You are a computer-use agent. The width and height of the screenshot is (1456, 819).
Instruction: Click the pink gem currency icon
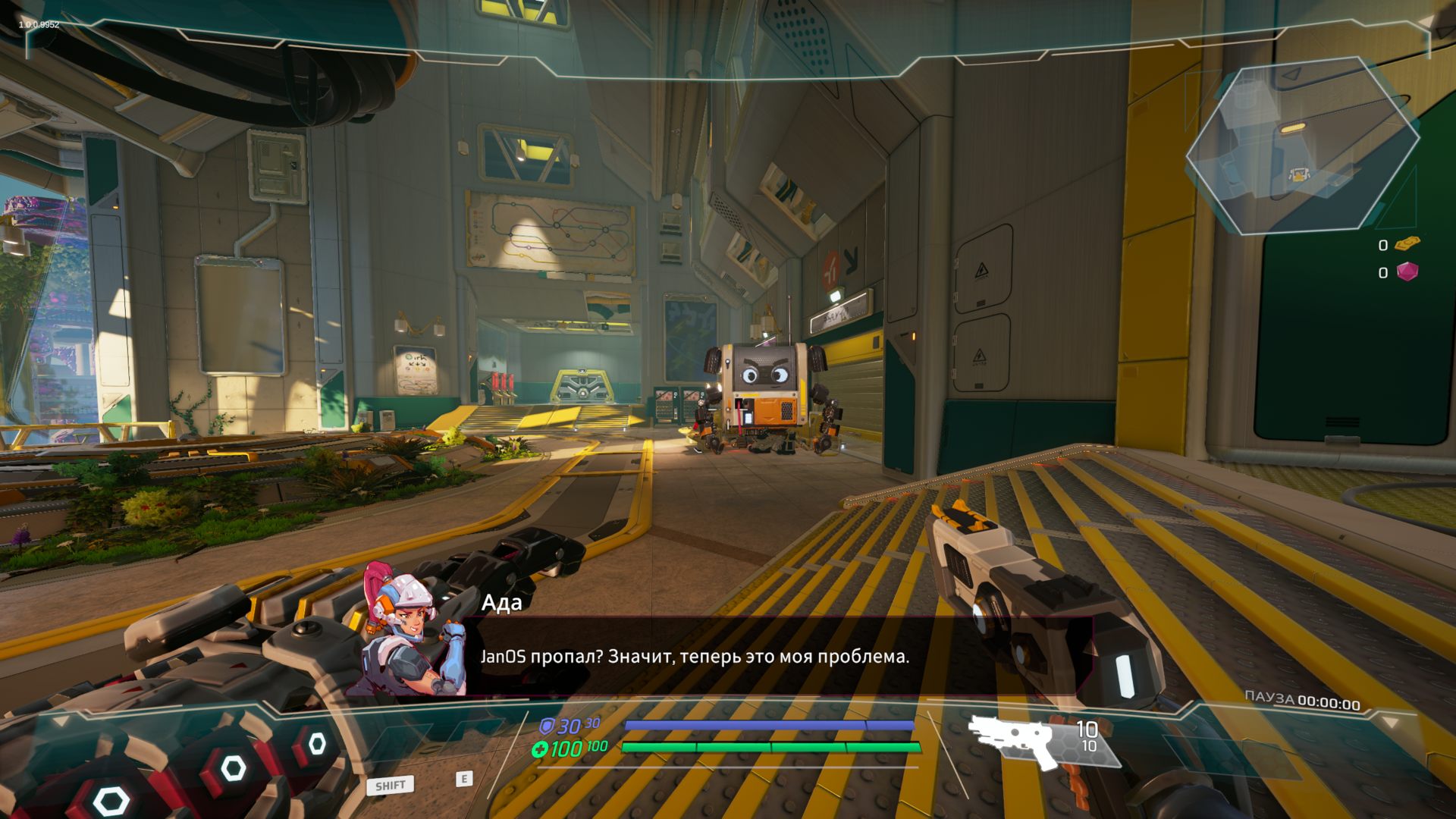(1407, 271)
